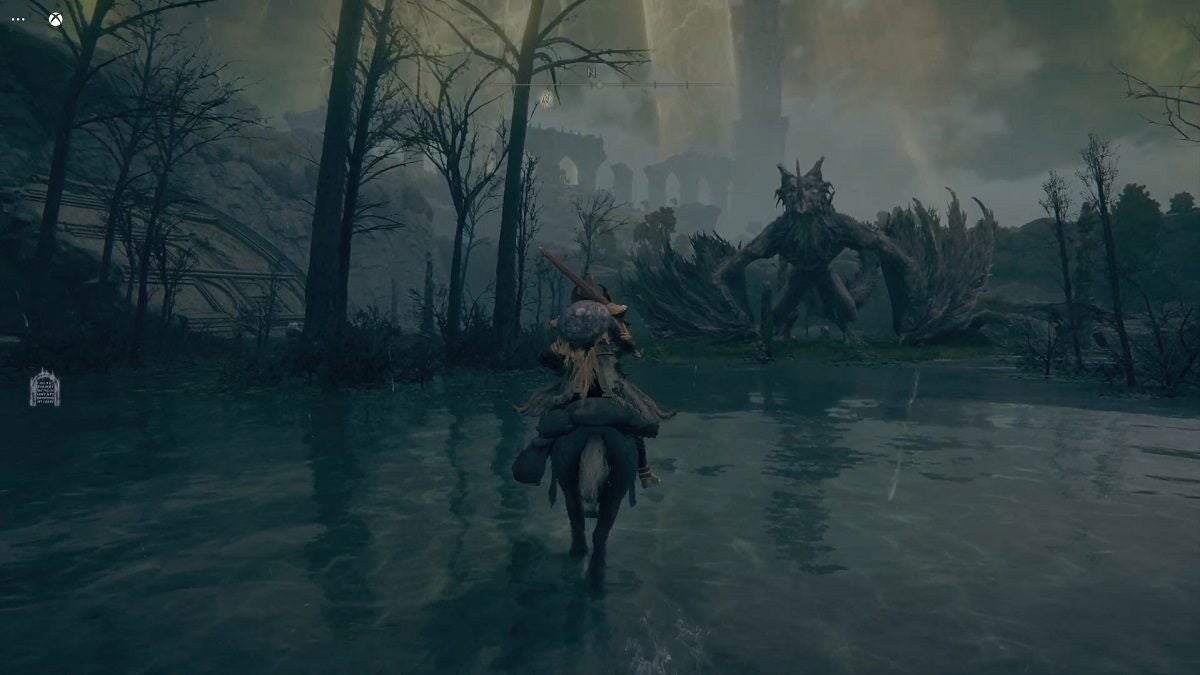Click the tombstone tablet status icon
Image resolution: width=1200 pixels, height=675 pixels.
[x=44, y=388]
